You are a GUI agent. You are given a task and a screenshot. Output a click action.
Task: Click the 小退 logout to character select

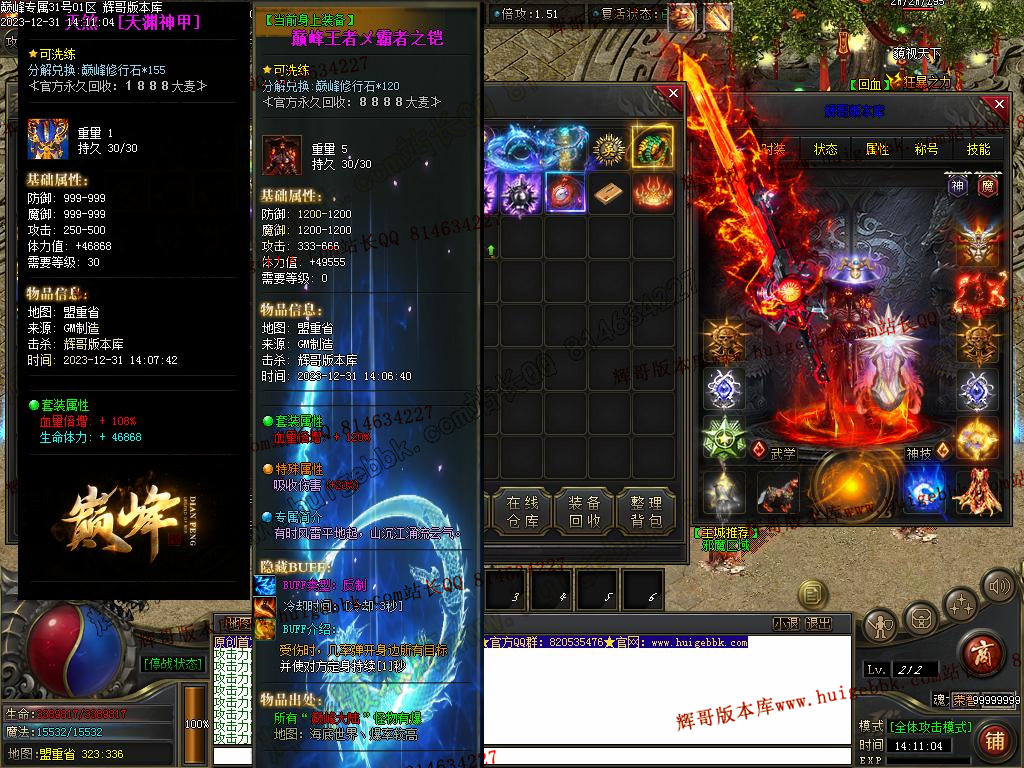(786, 624)
